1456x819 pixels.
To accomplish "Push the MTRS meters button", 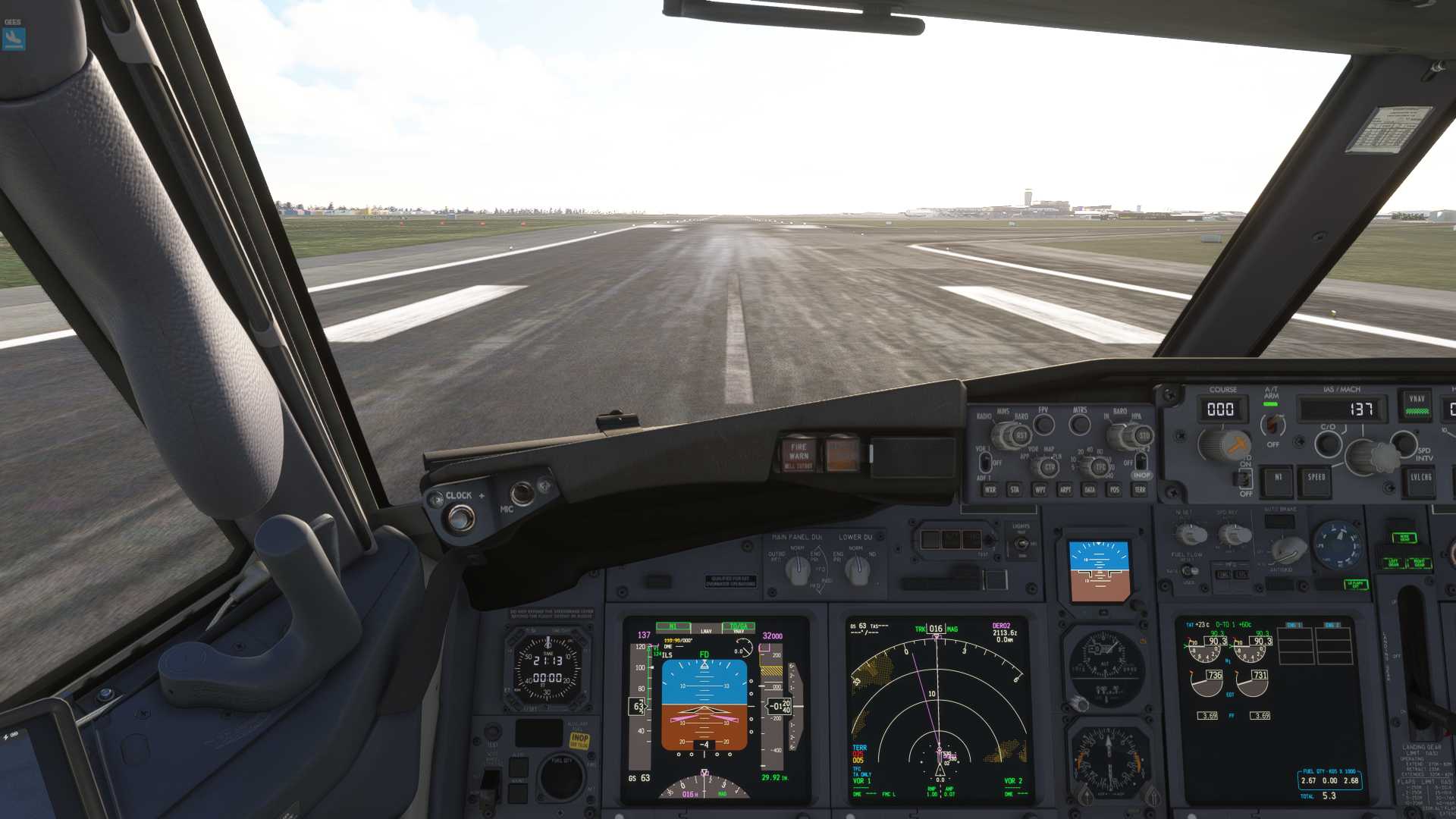I will click(1080, 425).
